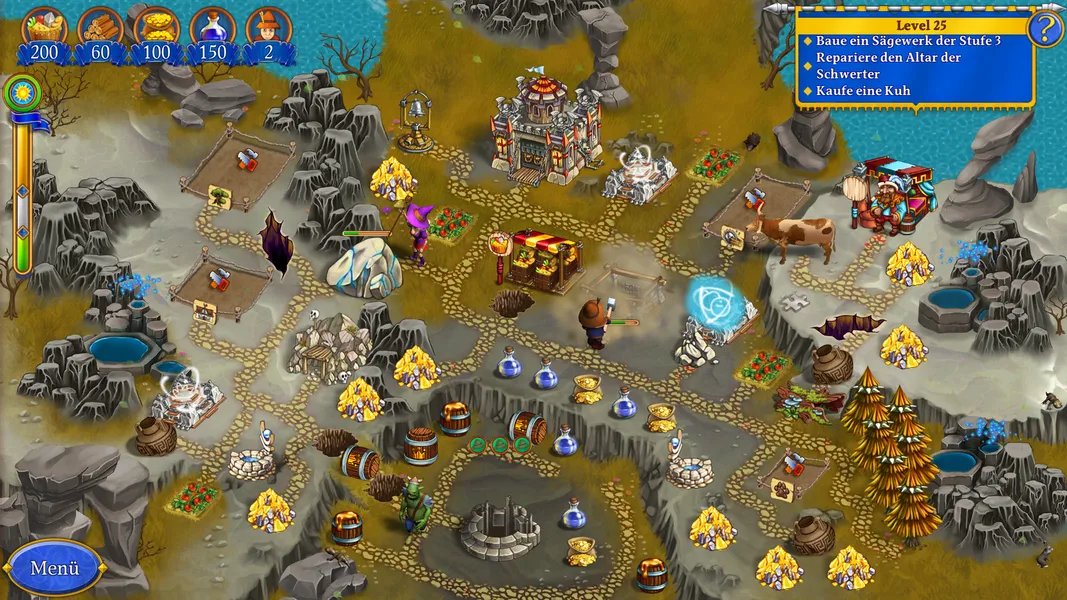The width and height of the screenshot is (1067, 600).
Task: Open the Menü button
Action: [54, 568]
